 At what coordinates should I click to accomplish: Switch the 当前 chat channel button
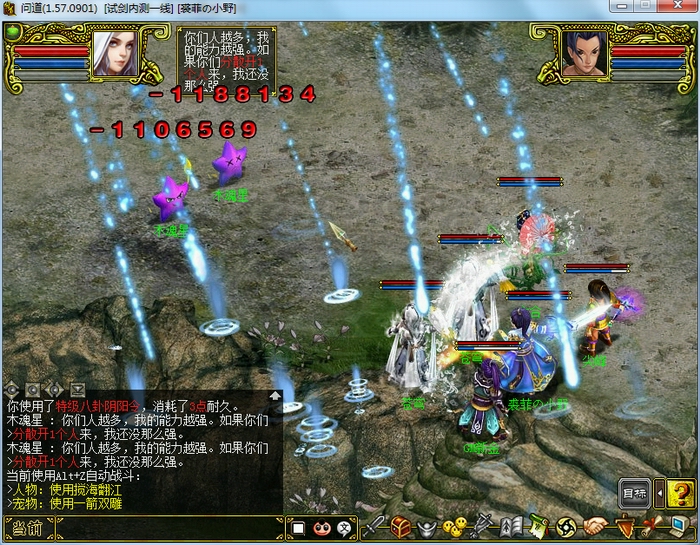click(26, 528)
